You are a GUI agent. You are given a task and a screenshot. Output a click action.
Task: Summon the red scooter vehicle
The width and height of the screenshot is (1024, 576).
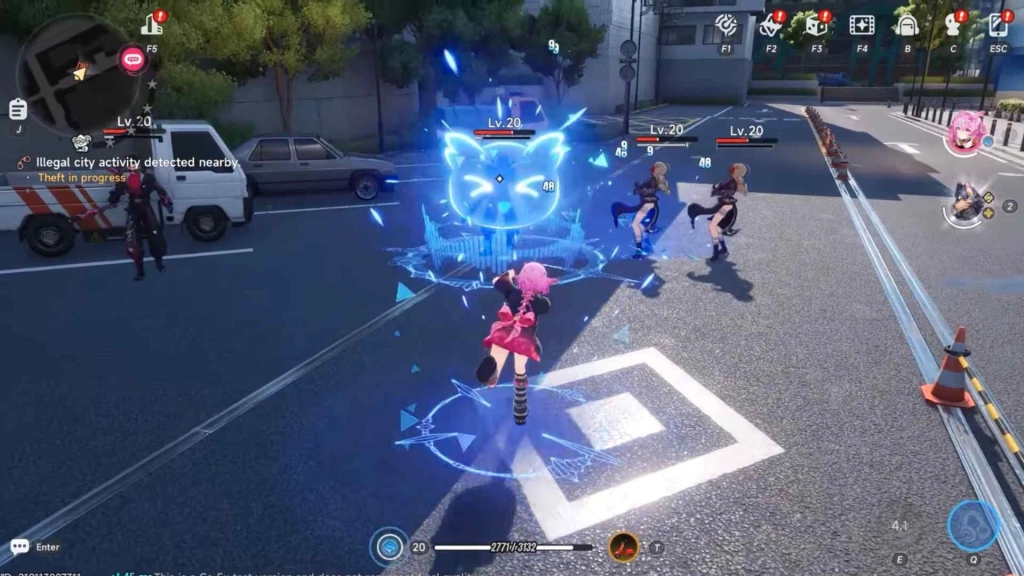pos(625,546)
